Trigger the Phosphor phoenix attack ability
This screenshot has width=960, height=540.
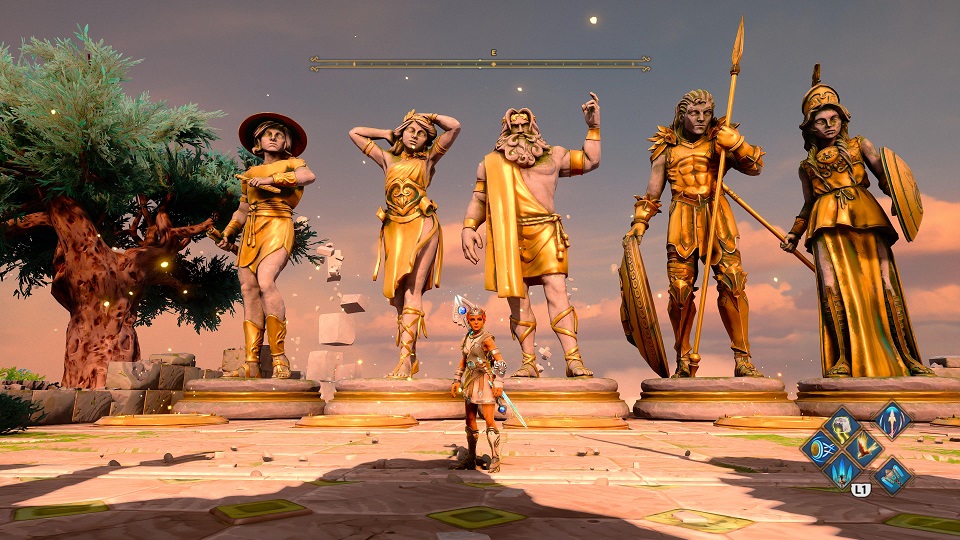865,447
